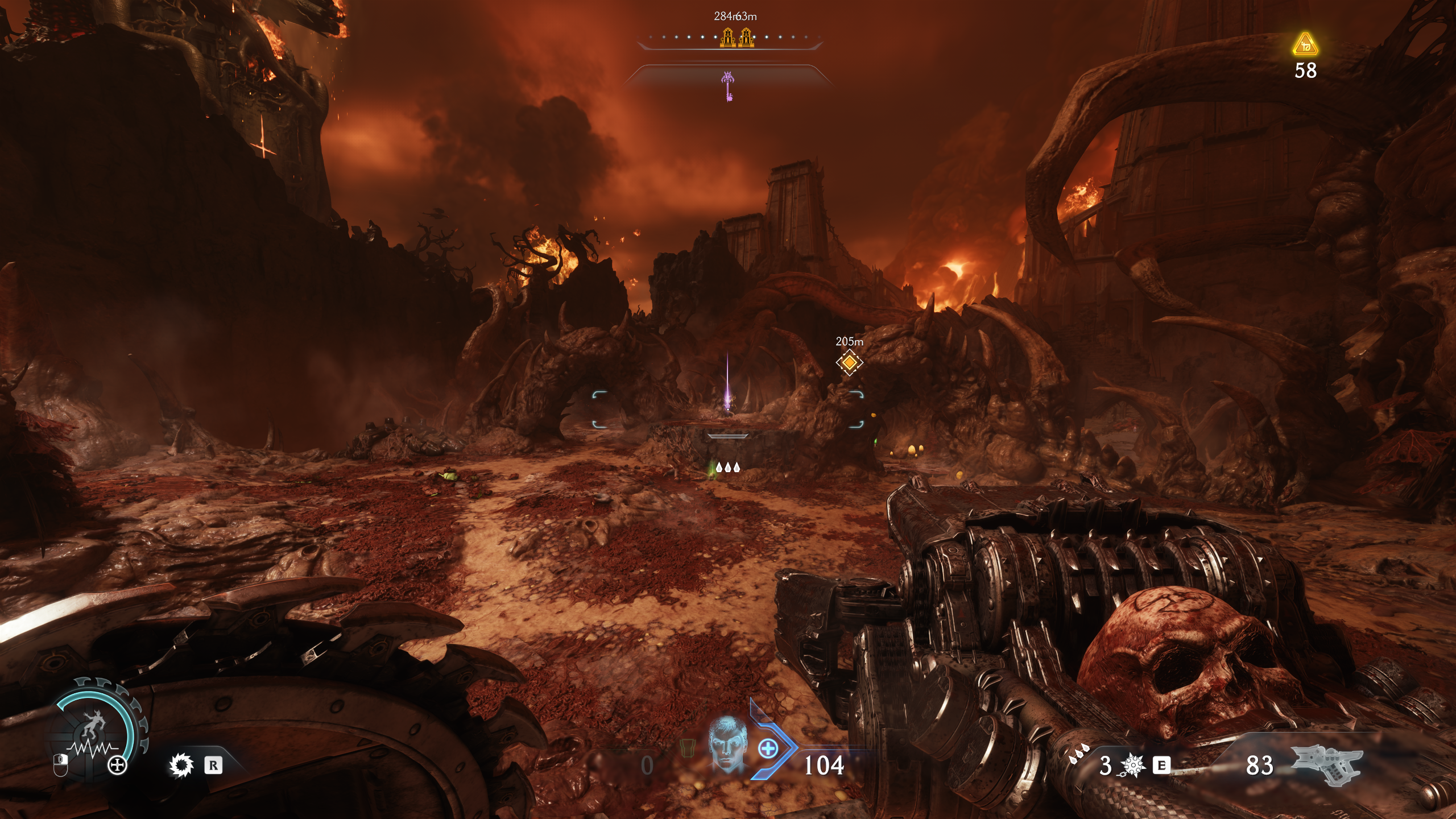The image size is (1456, 819).
Task: Select the orange diamond objective waypoint marker
Action: tap(849, 362)
